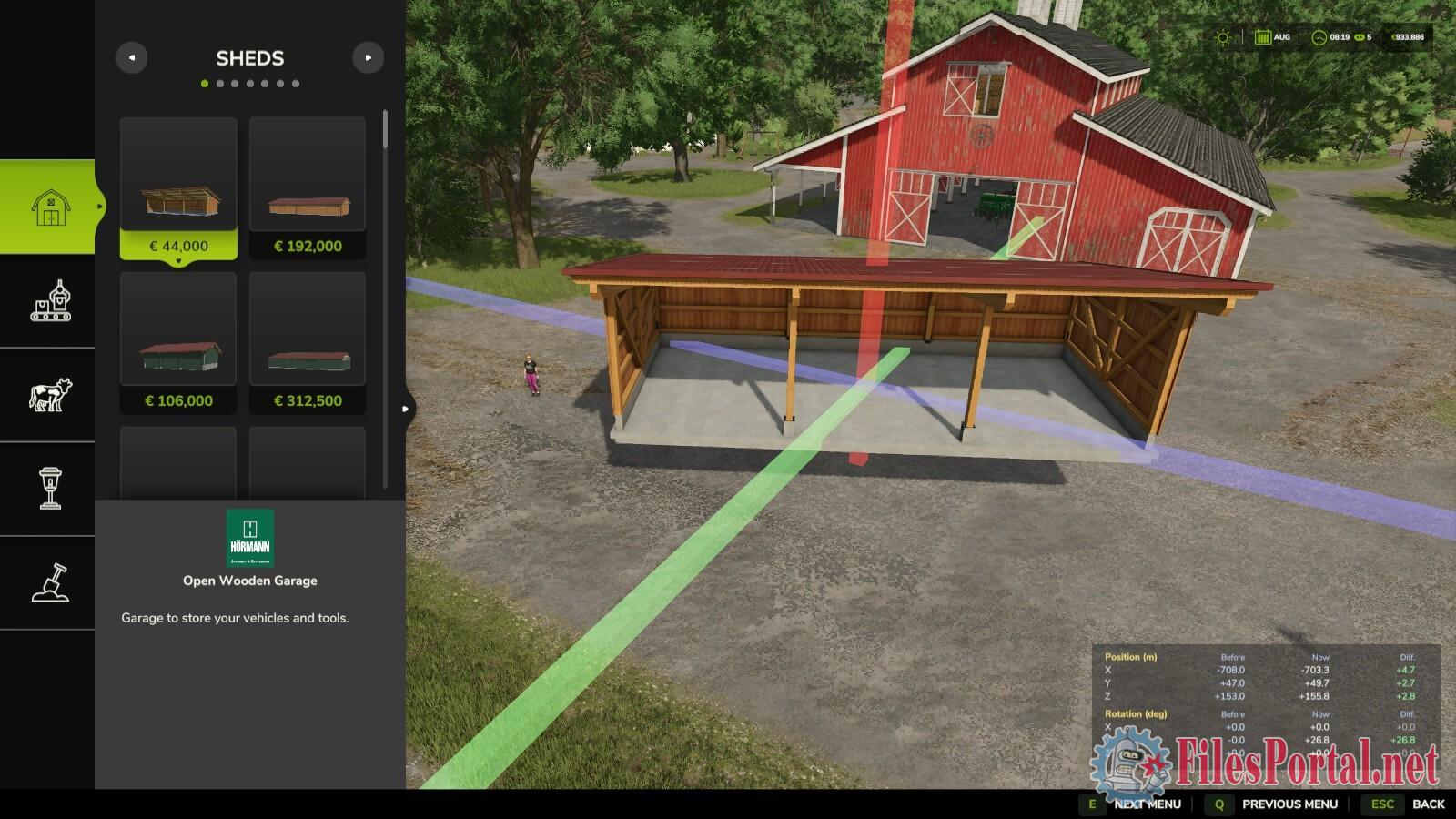The width and height of the screenshot is (1456, 819).
Task: Select the €312,500 long shed
Action: [308, 342]
